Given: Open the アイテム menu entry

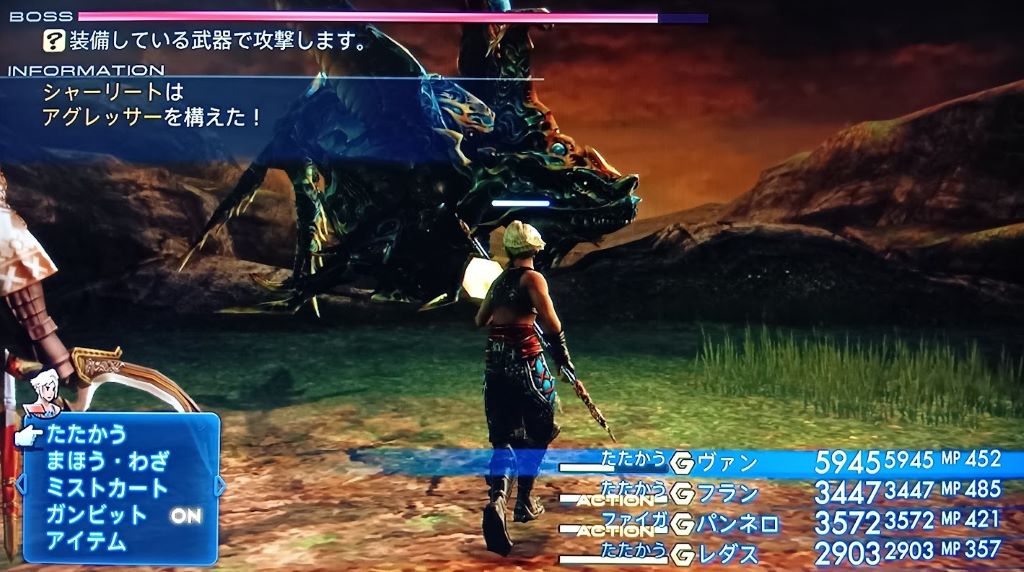Looking at the screenshot, I should point(87,543).
